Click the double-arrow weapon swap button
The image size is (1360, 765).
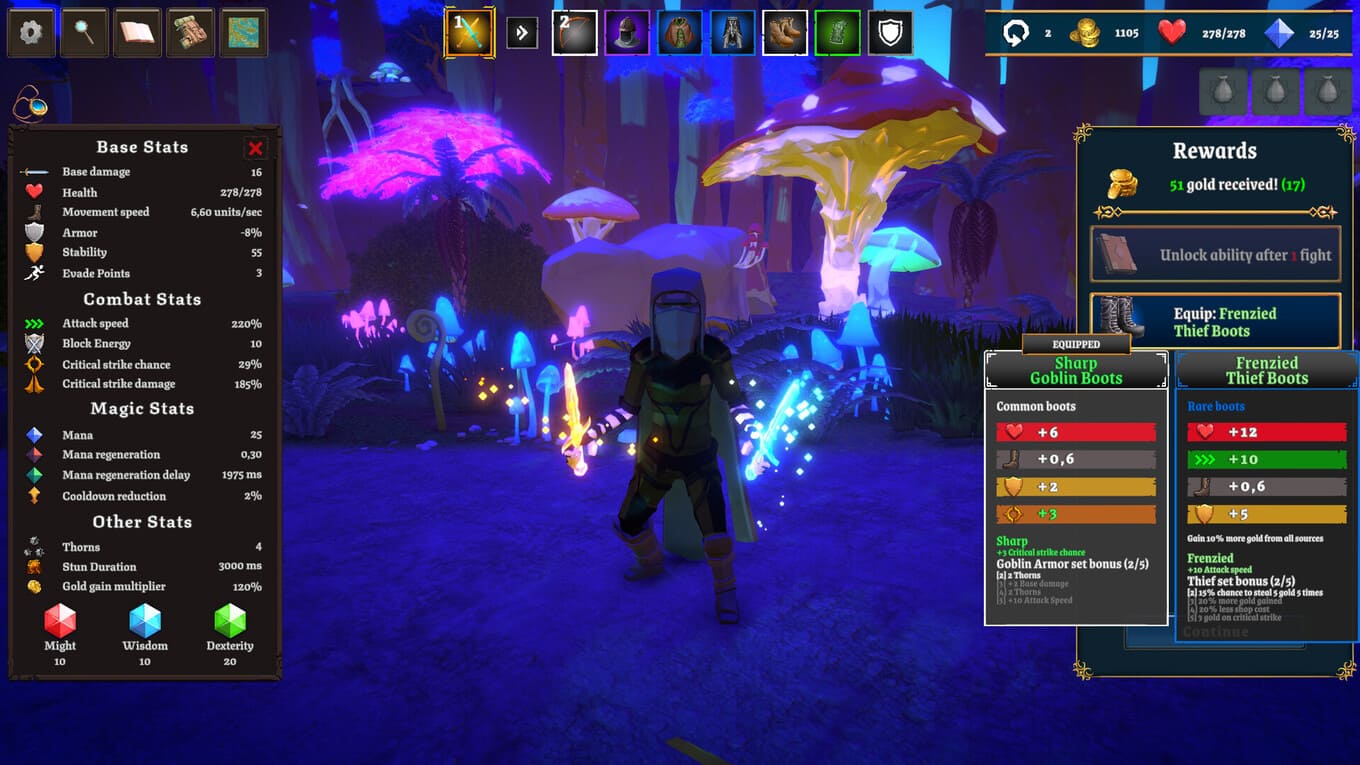(522, 33)
